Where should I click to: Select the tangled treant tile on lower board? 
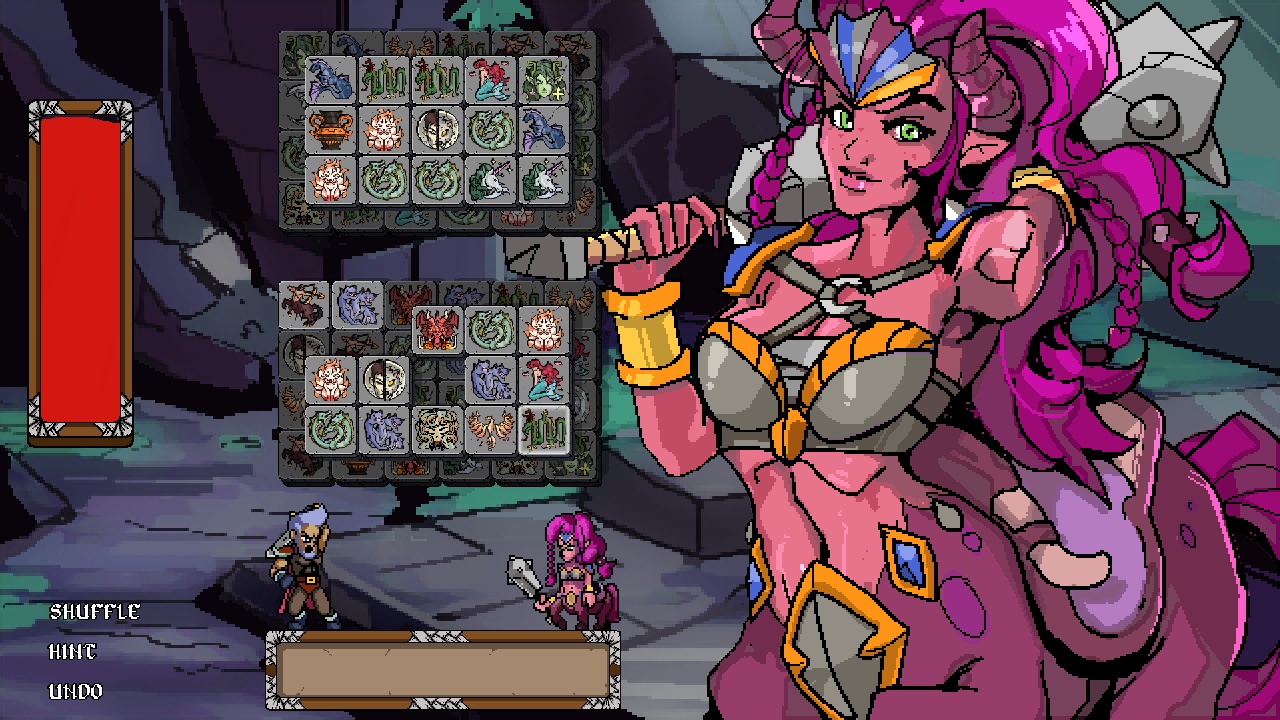(x=436, y=427)
